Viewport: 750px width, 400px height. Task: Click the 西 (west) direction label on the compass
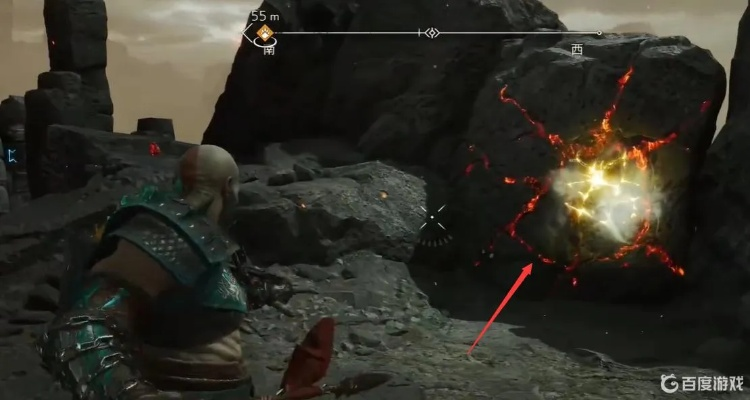576,48
